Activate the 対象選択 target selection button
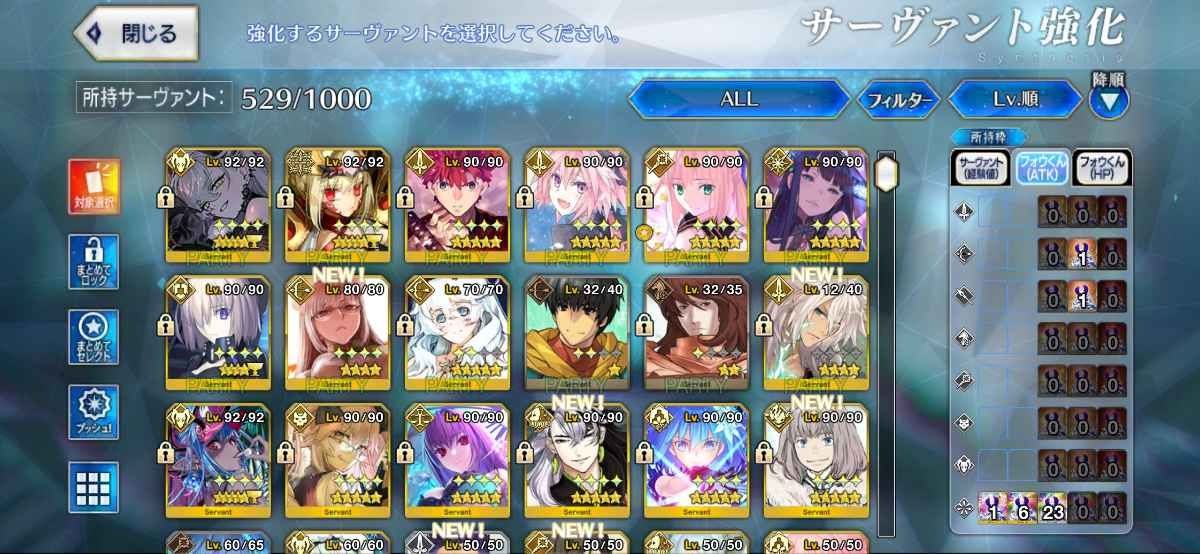The height and width of the screenshot is (554, 1200). coord(94,187)
